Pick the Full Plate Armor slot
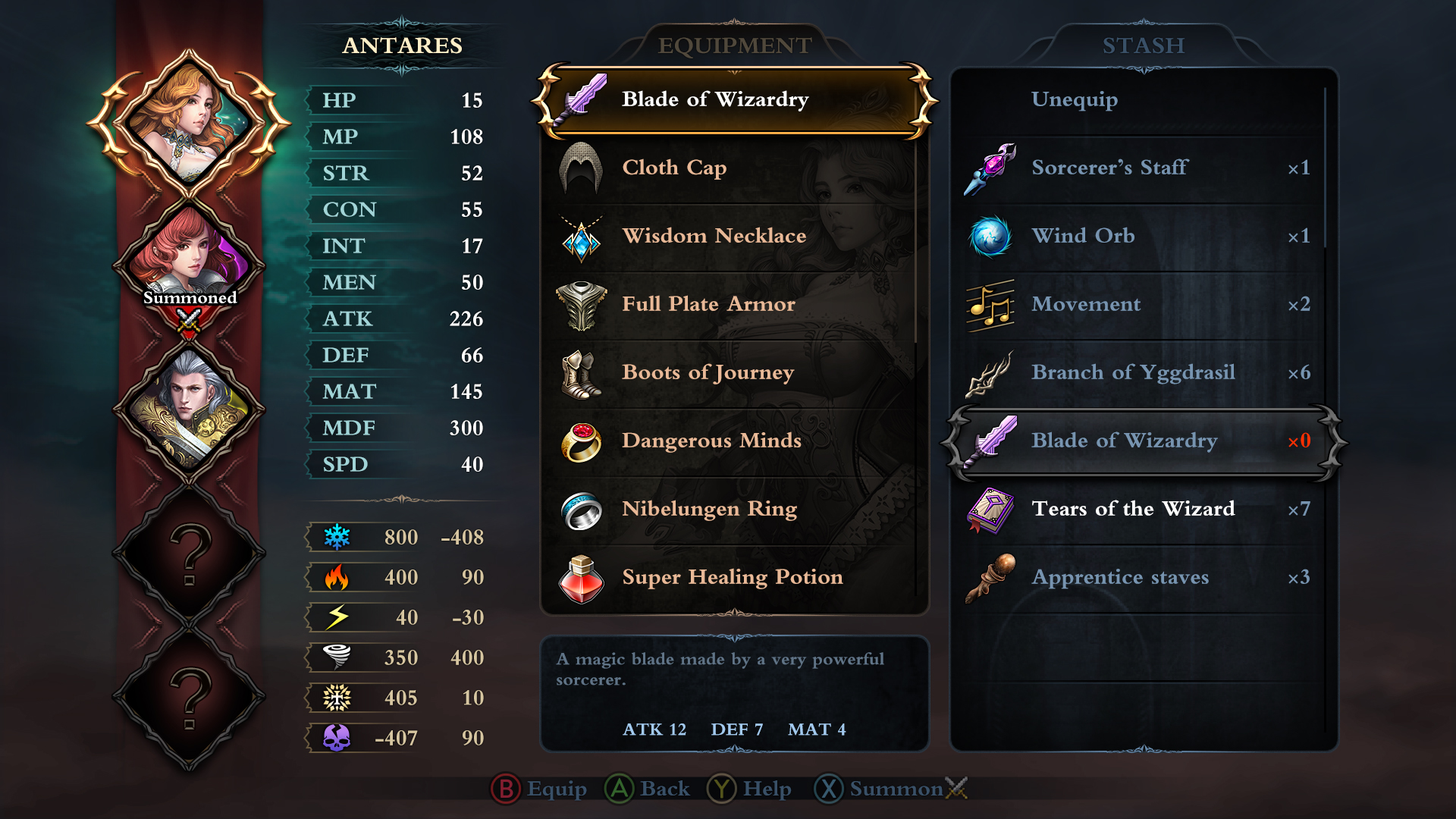The width and height of the screenshot is (1456, 819). point(734,305)
